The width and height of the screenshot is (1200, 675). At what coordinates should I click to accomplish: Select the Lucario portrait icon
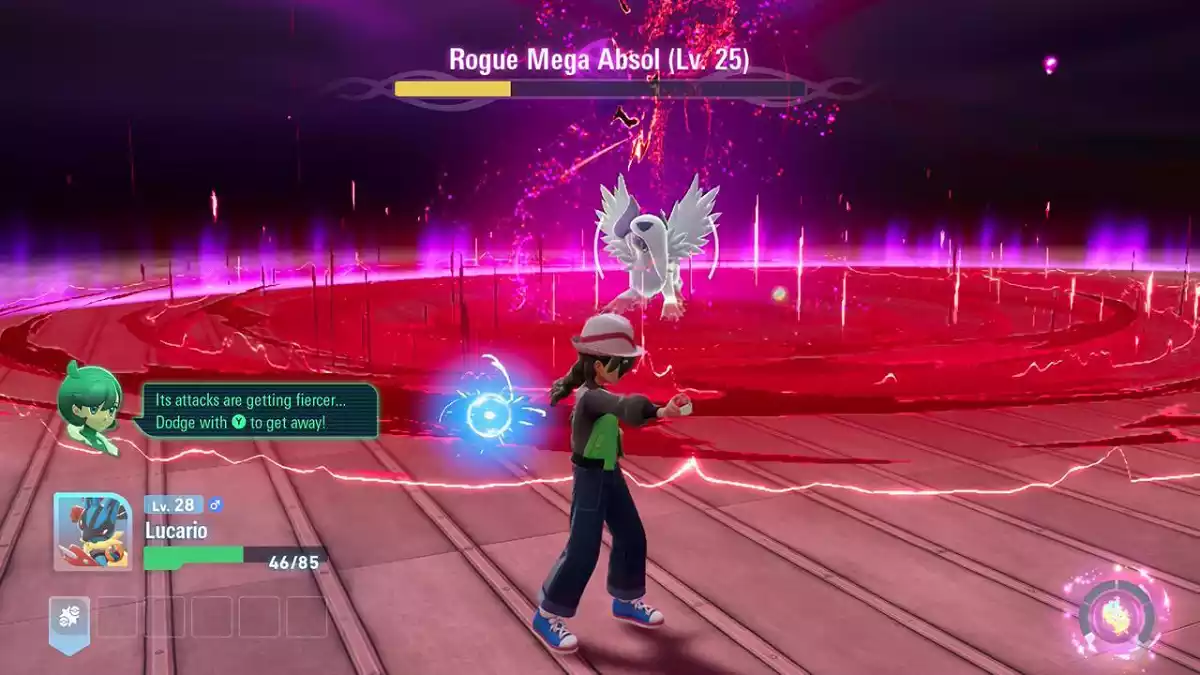click(93, 533)
